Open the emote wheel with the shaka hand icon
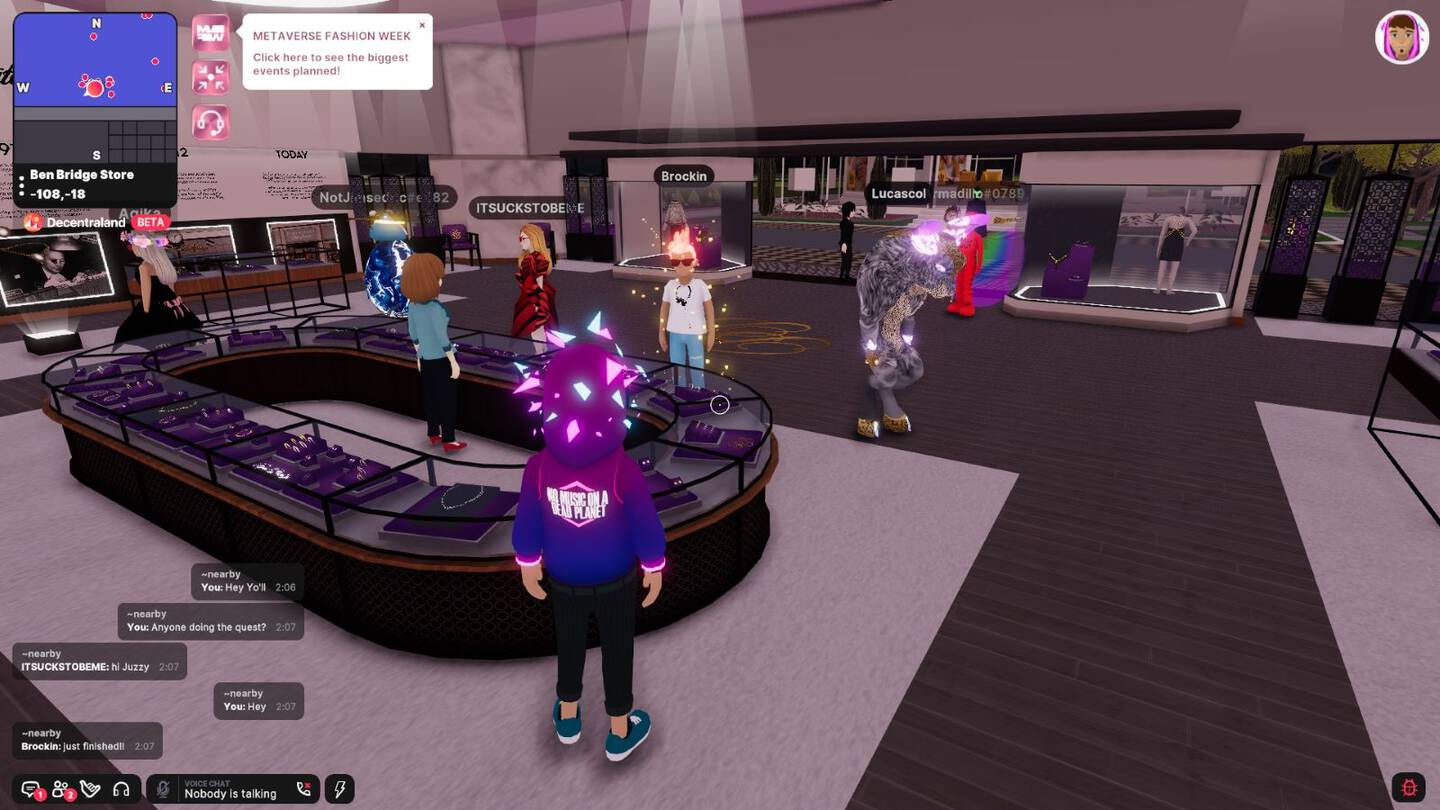The height and width of the screenshot is (810, 1440). click(x=90, y=789)
